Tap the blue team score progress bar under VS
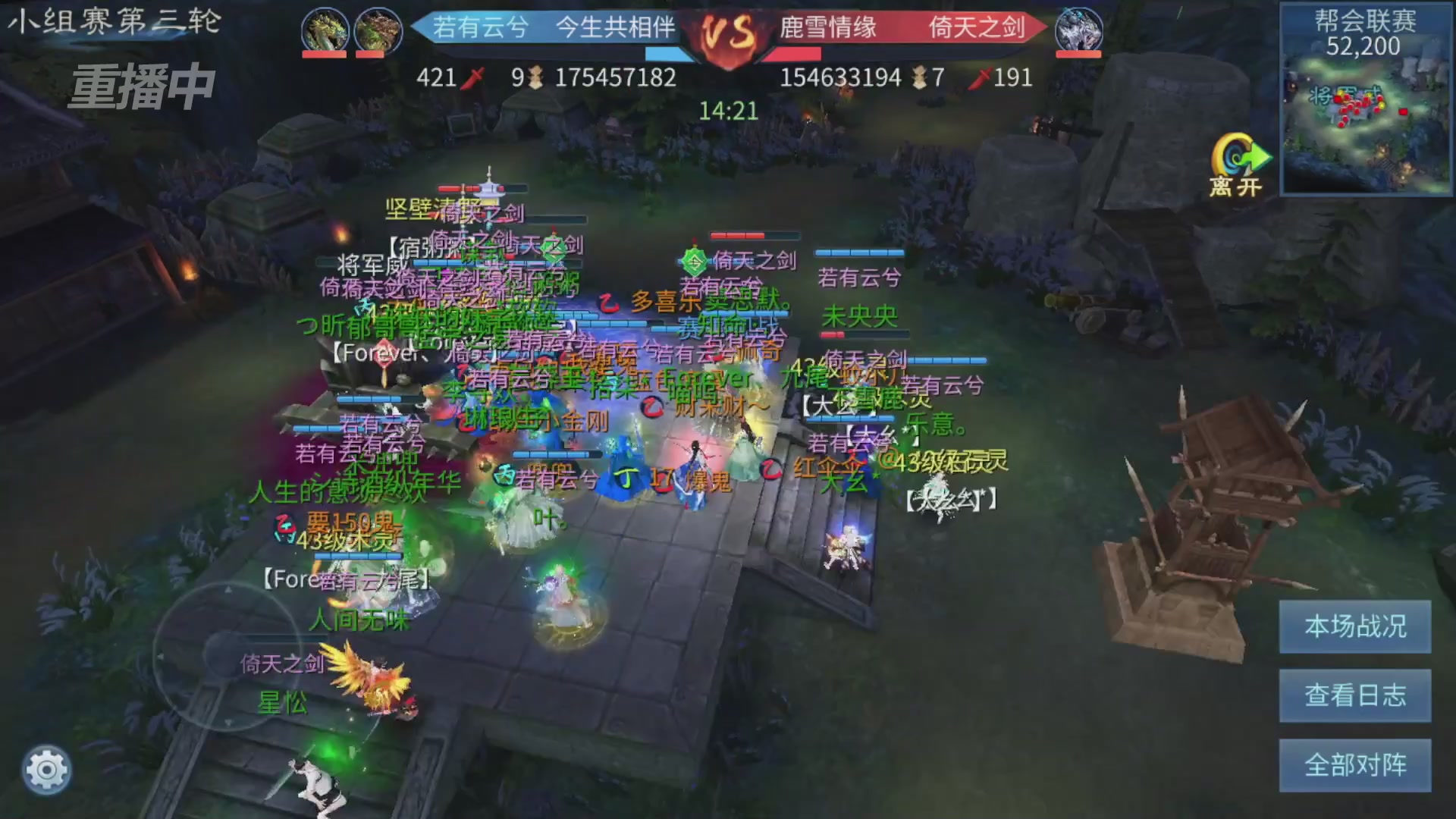Viewport: 1456px width, 819px height. click(x=667, y=54)
